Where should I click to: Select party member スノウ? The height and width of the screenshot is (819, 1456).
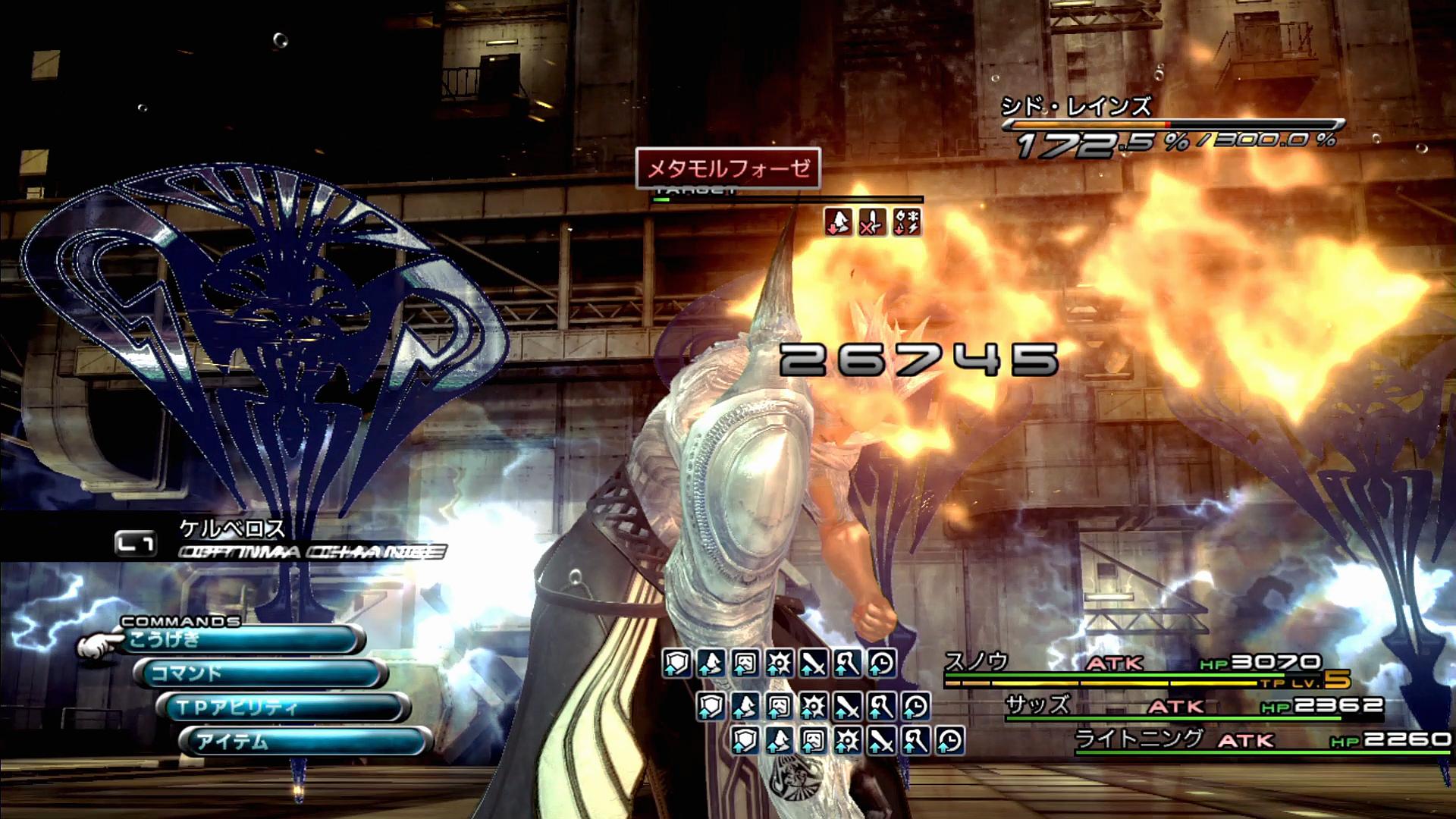point(977,662)
